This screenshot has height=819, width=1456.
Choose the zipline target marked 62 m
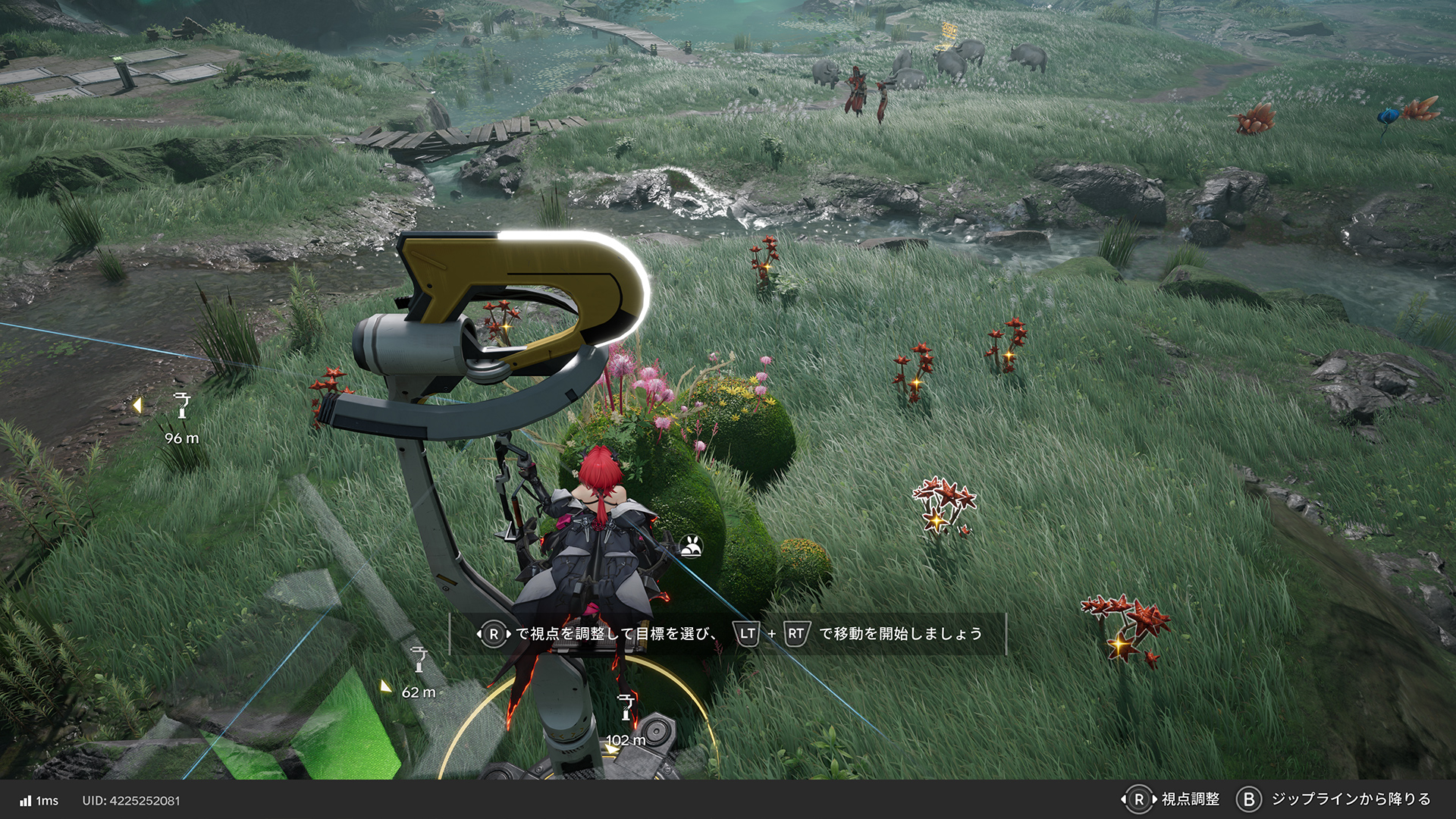click(419, 661)
